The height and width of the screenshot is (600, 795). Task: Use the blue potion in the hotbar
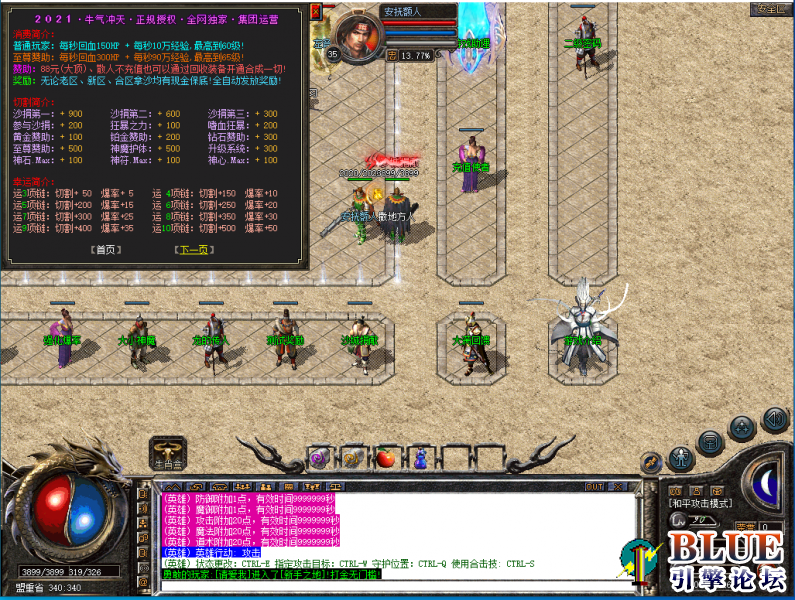420,458
